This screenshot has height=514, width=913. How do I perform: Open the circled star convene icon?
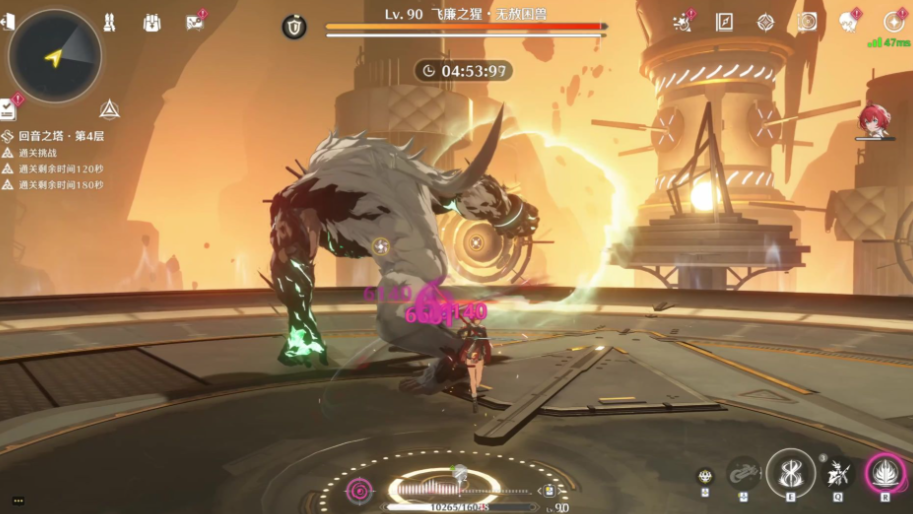pos(893,21)
